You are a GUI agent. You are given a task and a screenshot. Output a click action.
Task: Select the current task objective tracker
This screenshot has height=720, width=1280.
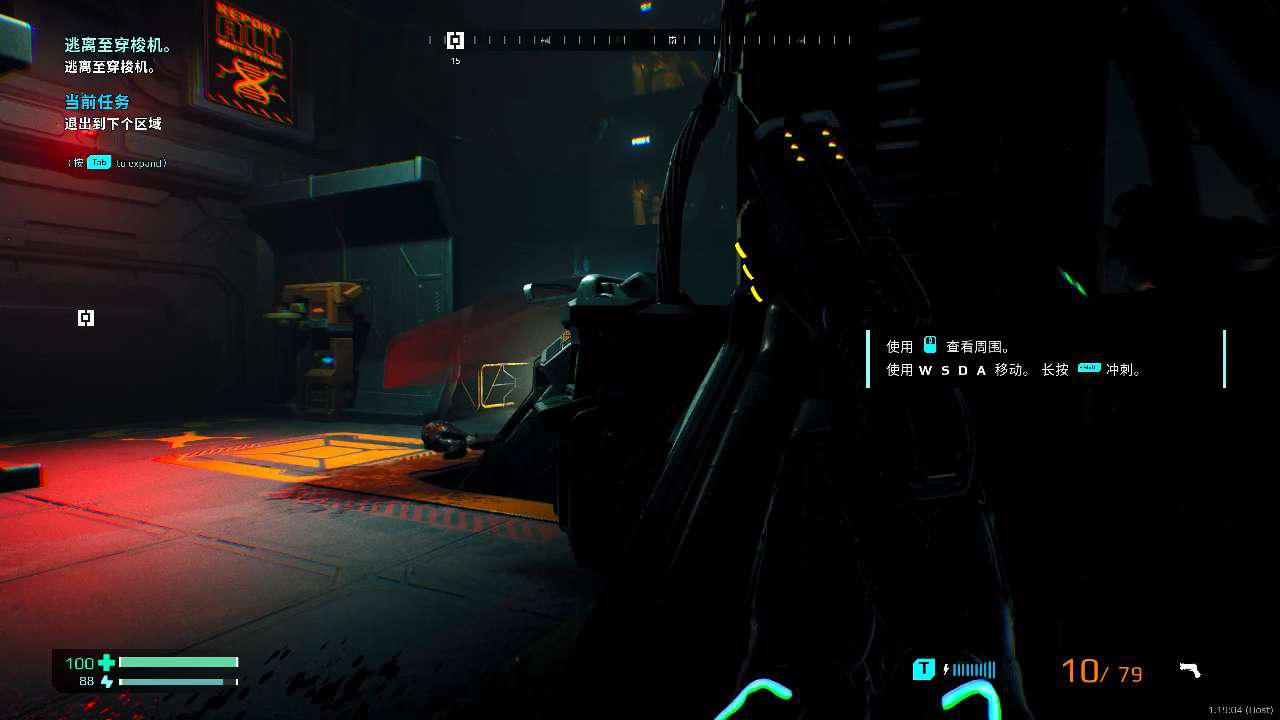113,113
